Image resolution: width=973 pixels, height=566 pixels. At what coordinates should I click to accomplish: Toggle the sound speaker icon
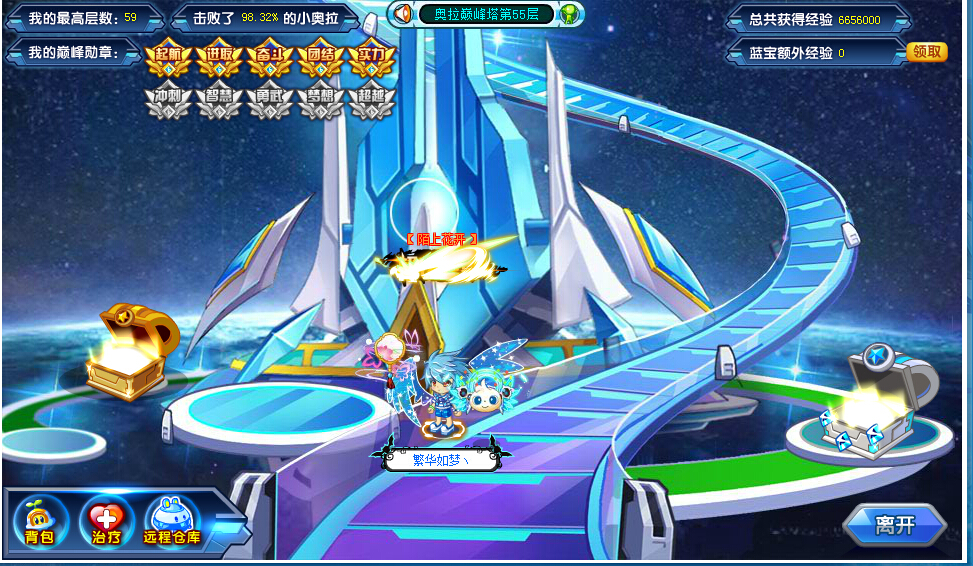tap(402, 14)
